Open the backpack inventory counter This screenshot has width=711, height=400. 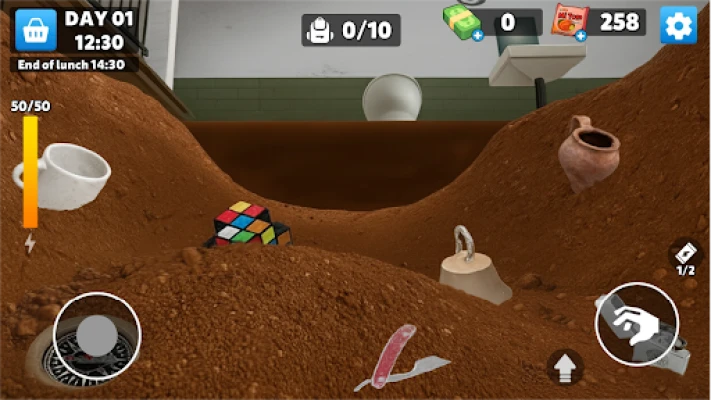(x=350, y=30)
